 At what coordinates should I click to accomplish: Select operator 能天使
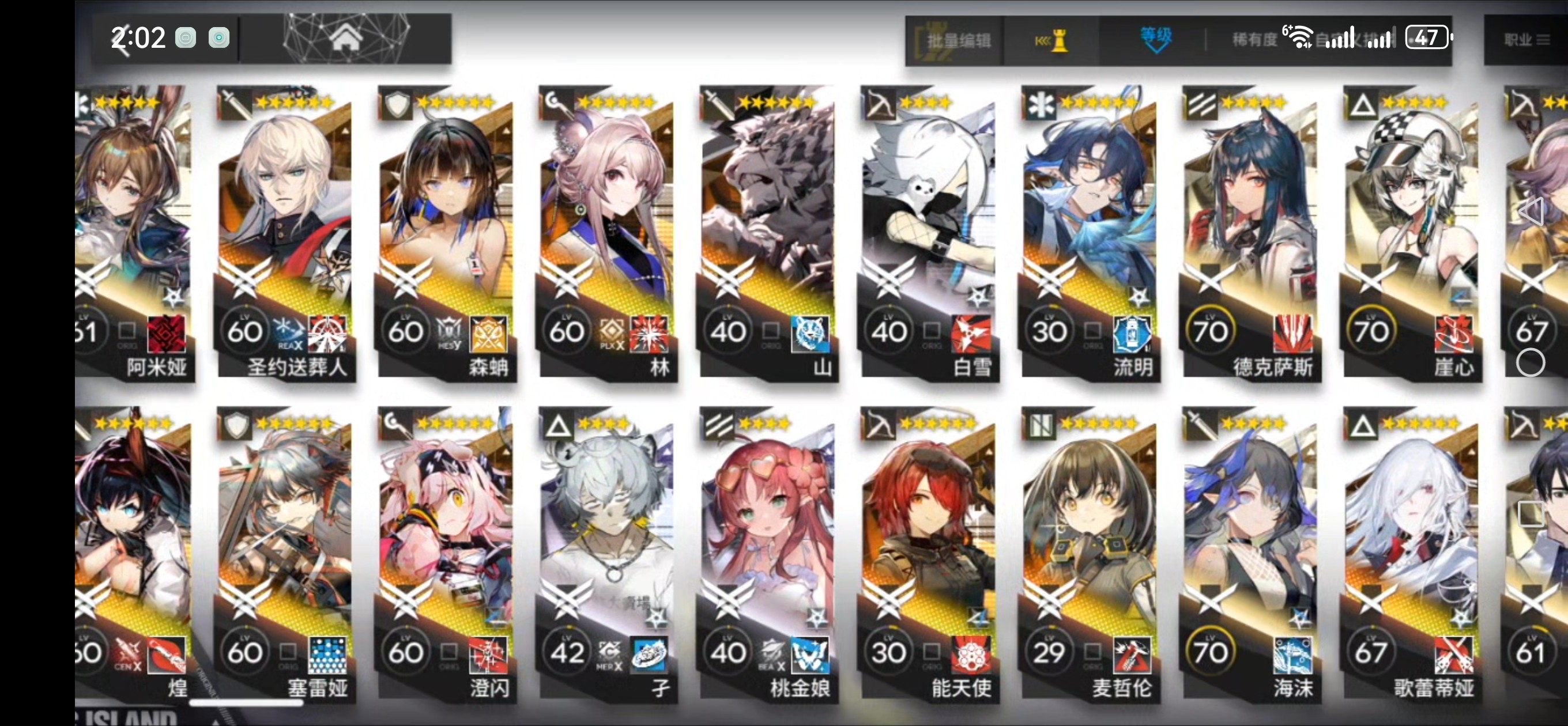coord(928,555)
